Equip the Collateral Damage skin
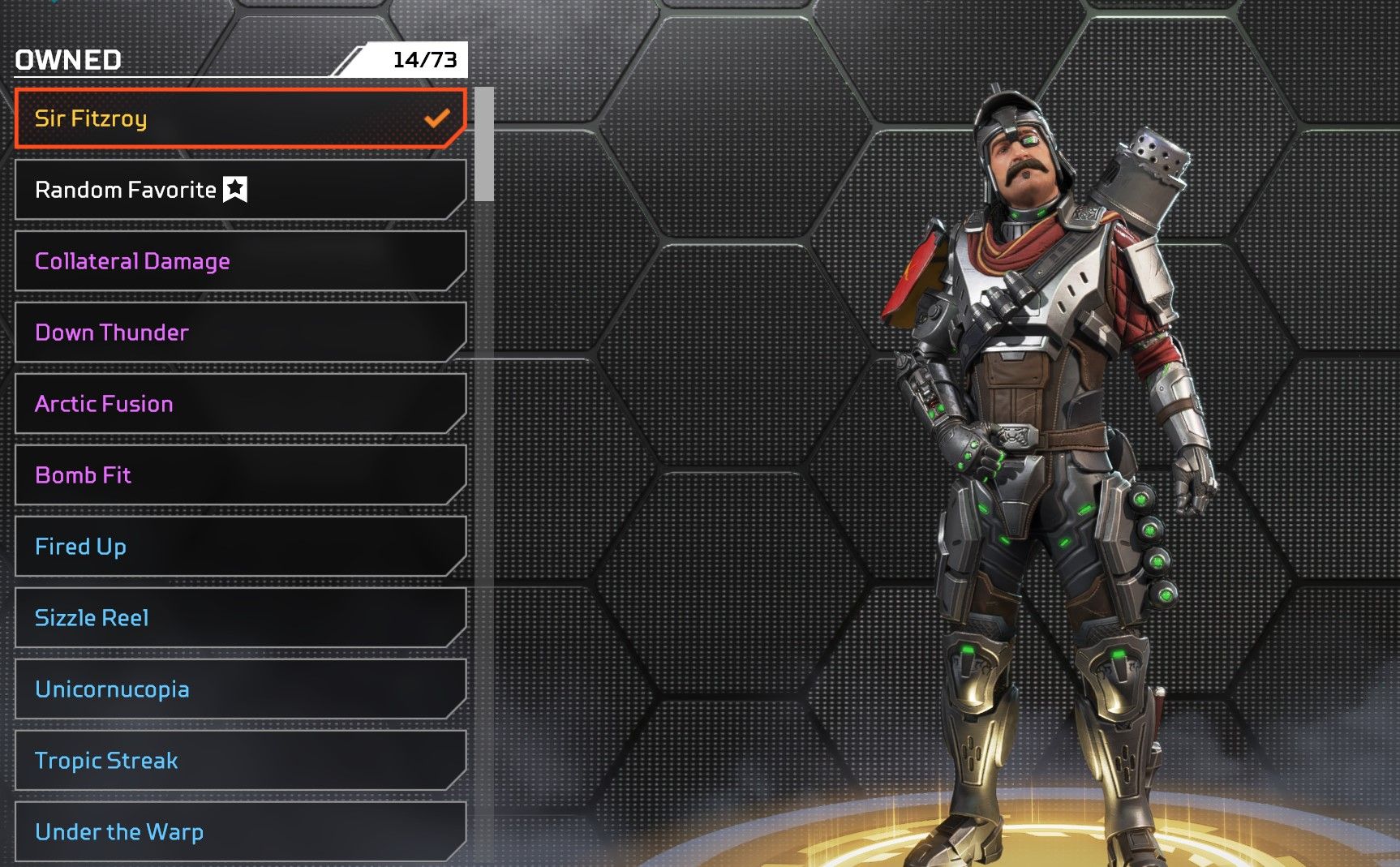This screenshot has width=1400, height=867. (240, 261)
